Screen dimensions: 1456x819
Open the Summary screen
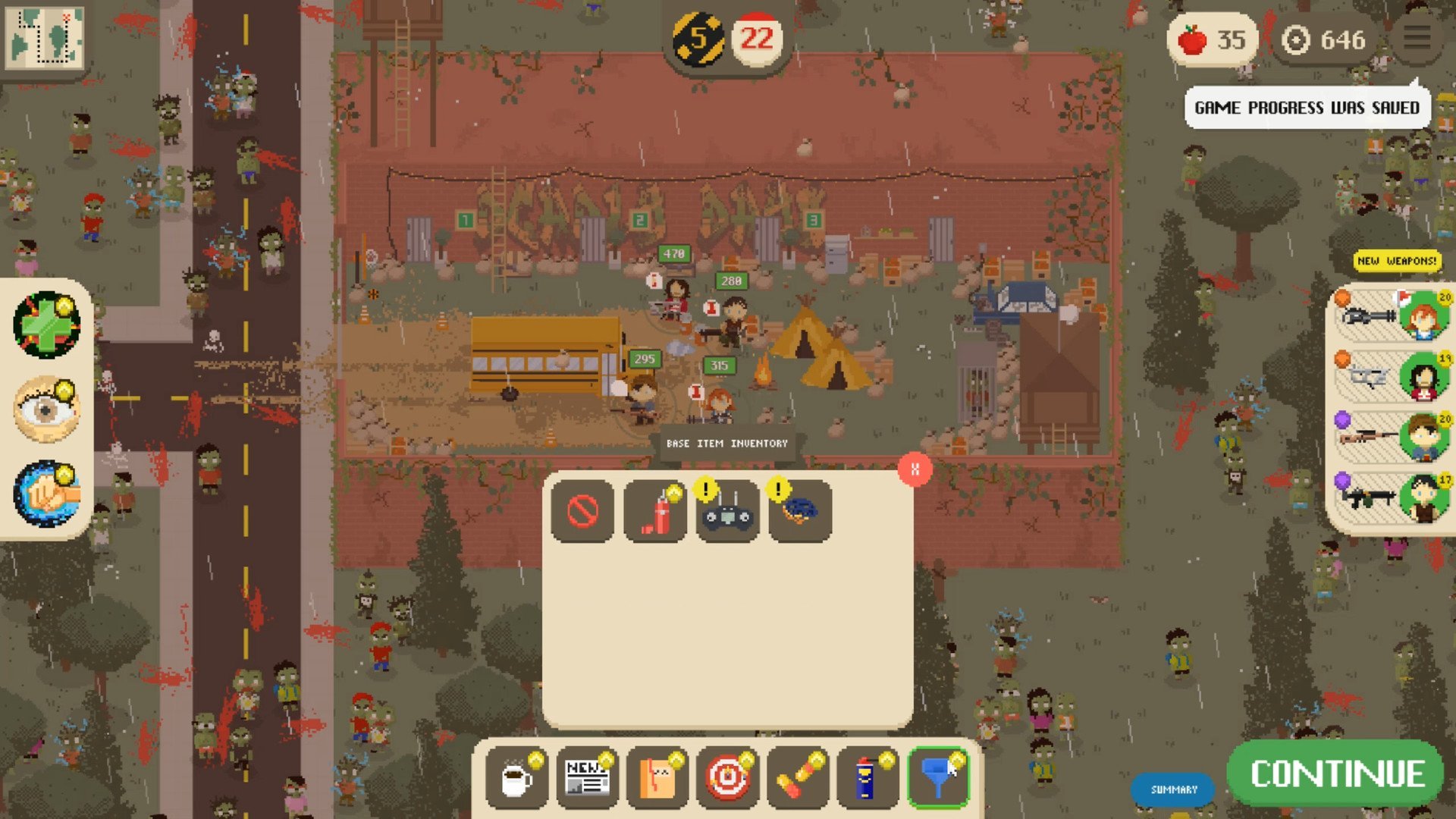1174,789
